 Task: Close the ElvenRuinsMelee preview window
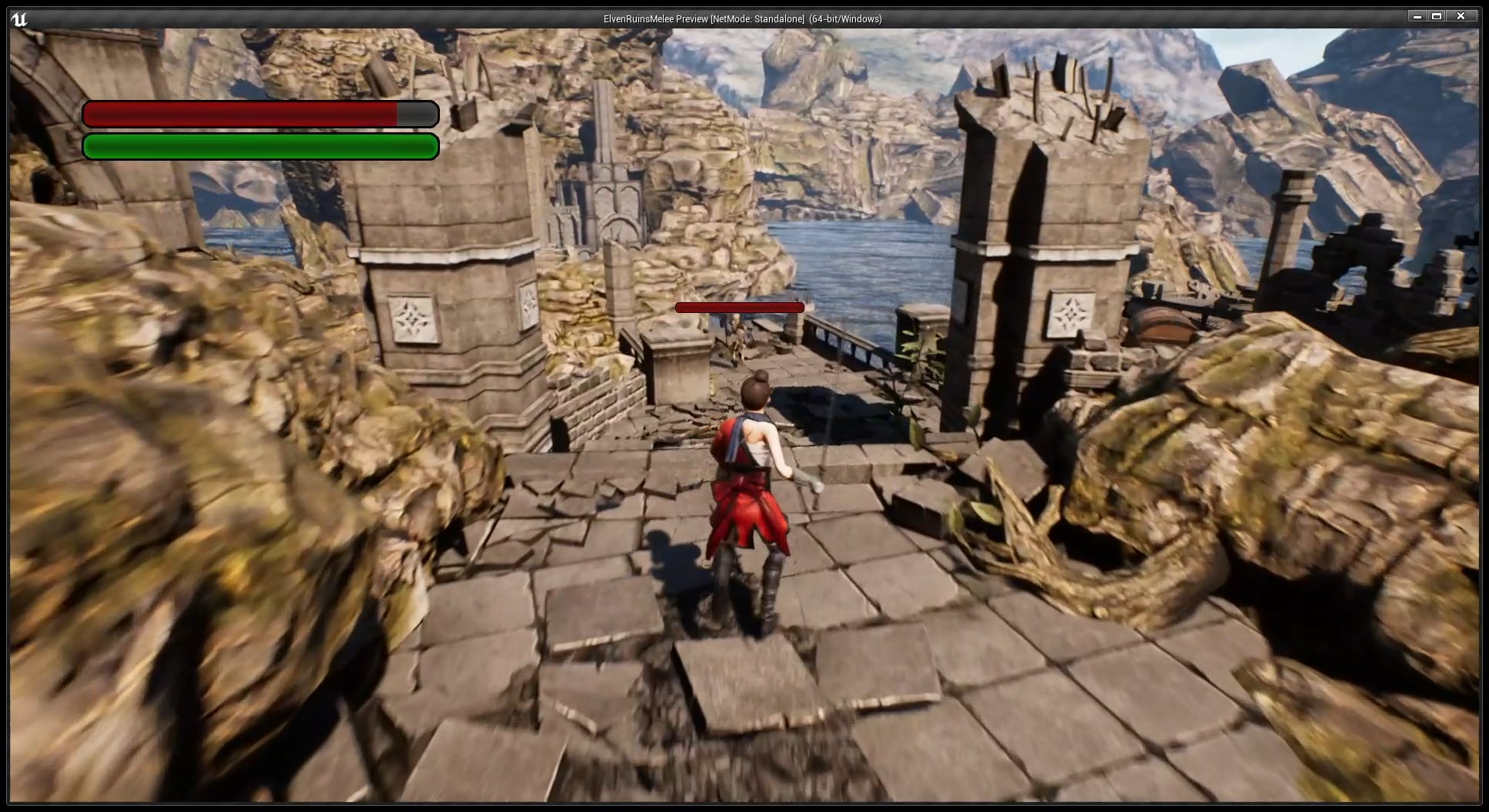pos(1461,16)
